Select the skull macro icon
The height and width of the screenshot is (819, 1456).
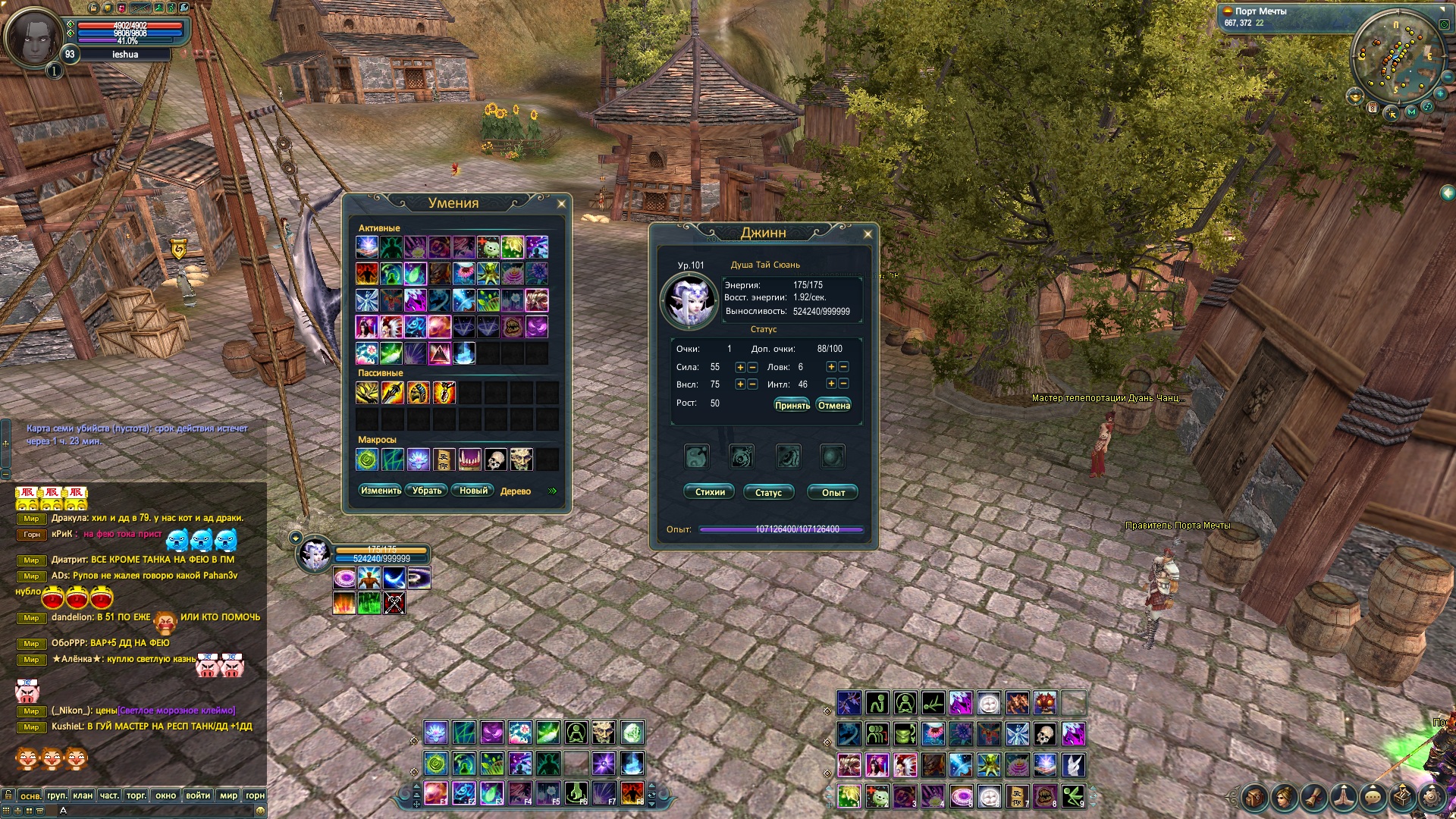(x=496, y=460)
